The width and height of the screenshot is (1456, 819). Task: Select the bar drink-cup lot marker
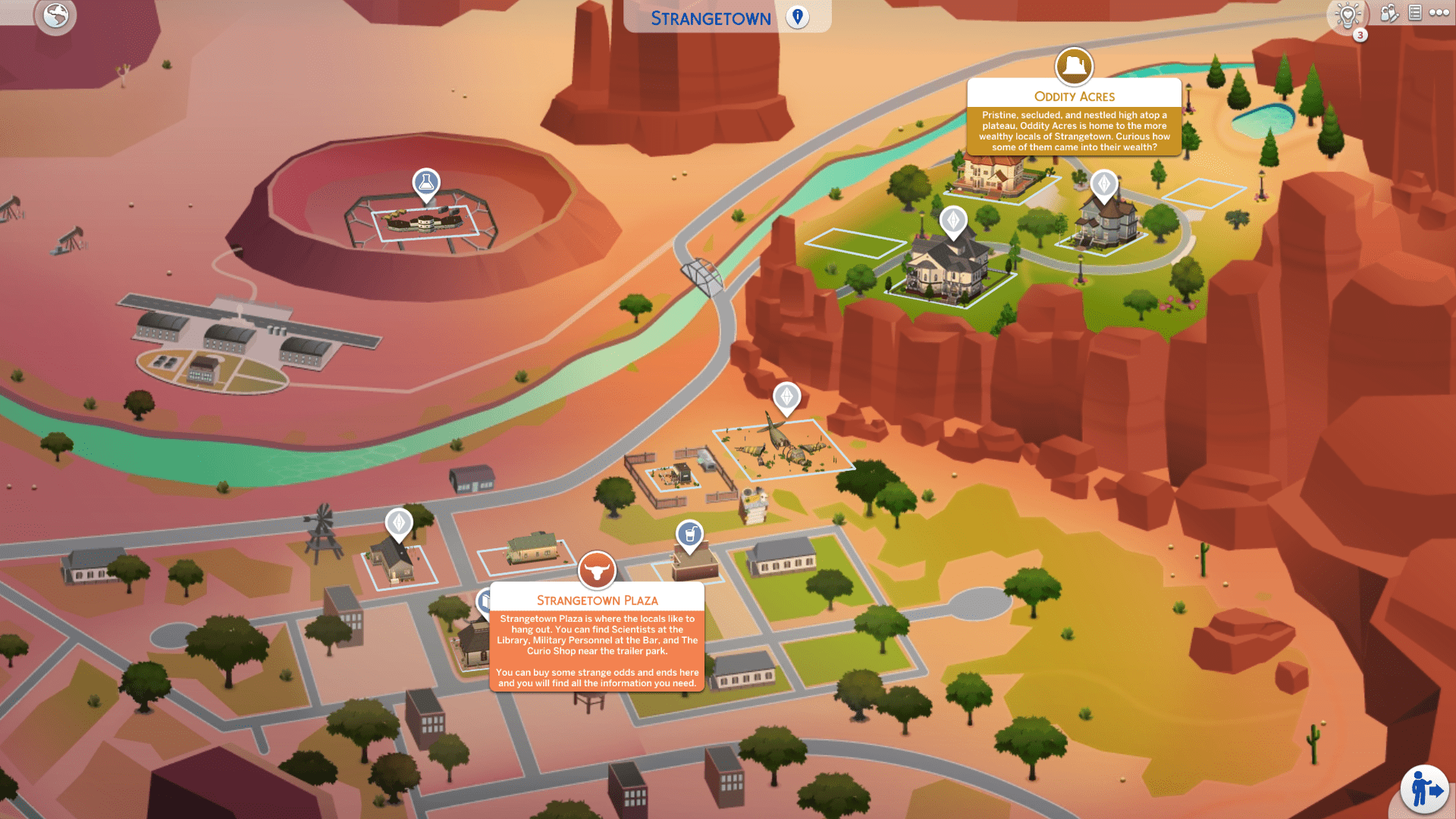689,535
